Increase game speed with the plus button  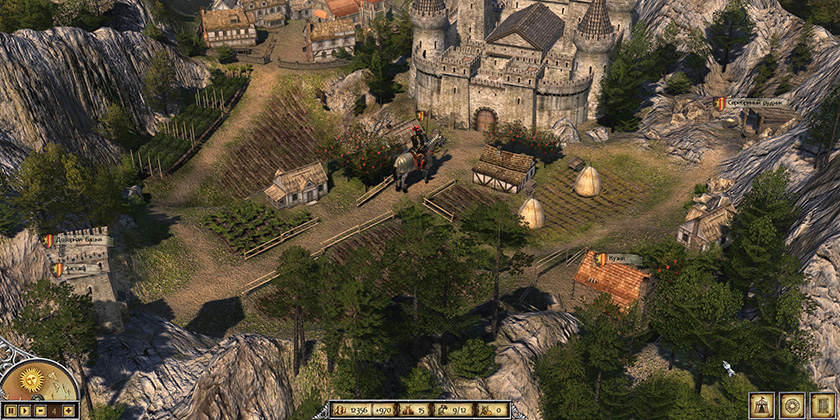68,410
